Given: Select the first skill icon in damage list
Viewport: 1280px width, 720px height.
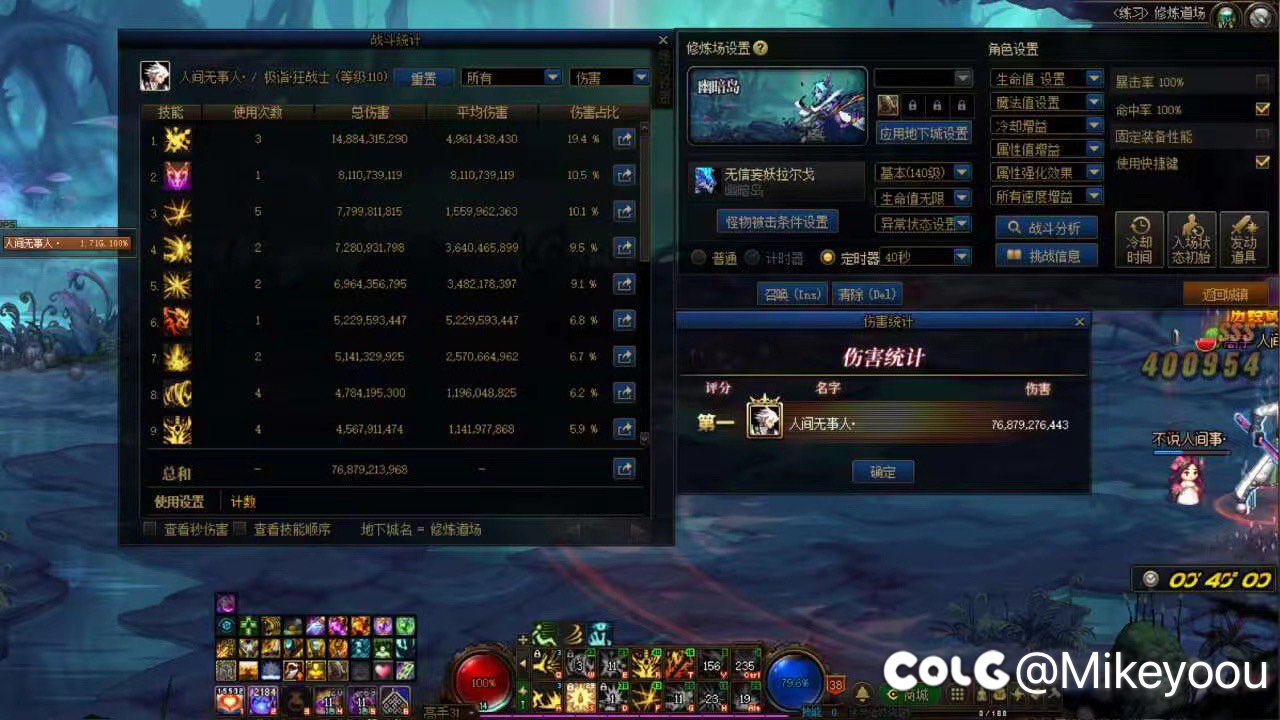Looking at the screenshot, I should [x=178, y=140].
